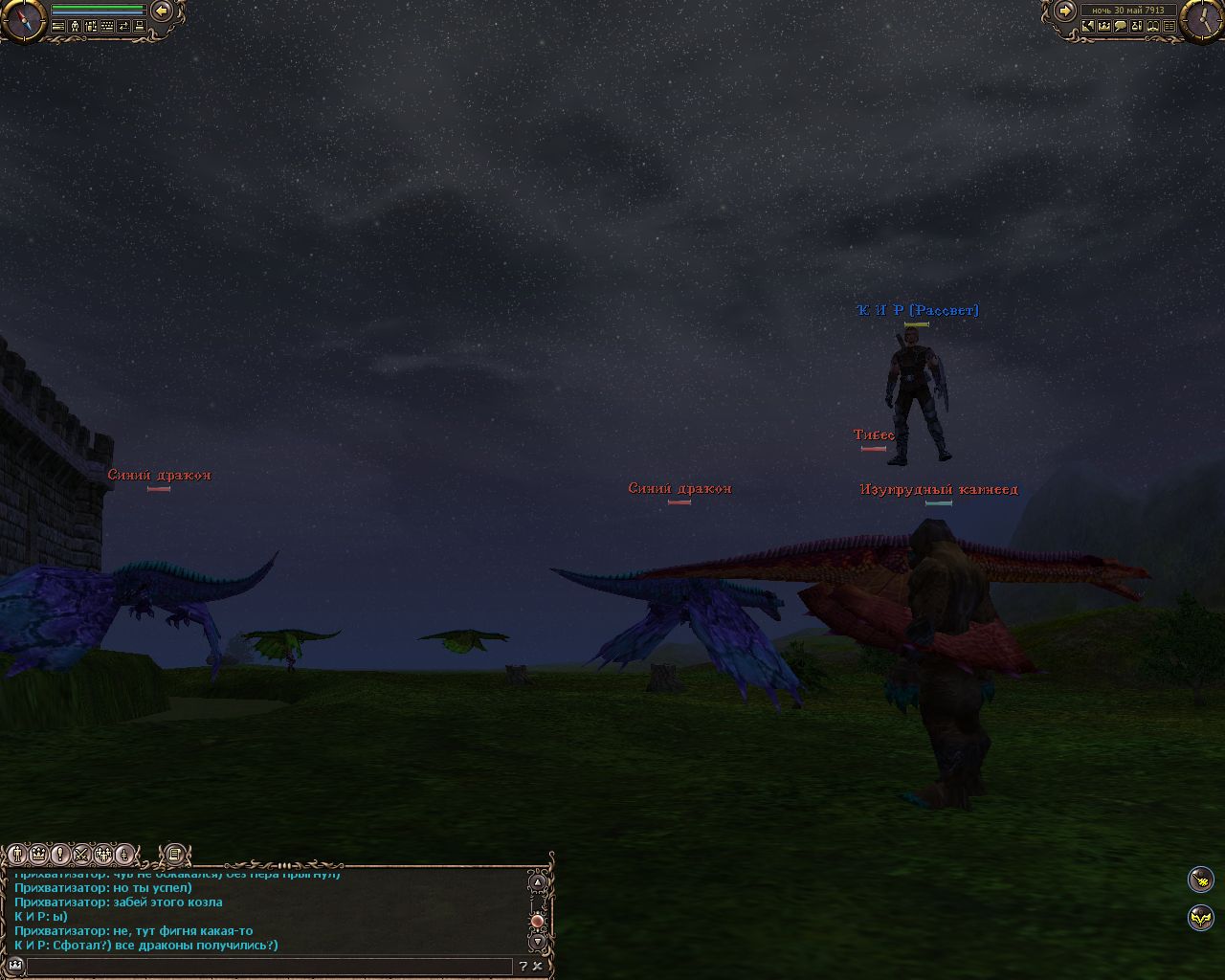Click the compass in the top-left corner
The image size is (1225, 980).
(23, 18)
